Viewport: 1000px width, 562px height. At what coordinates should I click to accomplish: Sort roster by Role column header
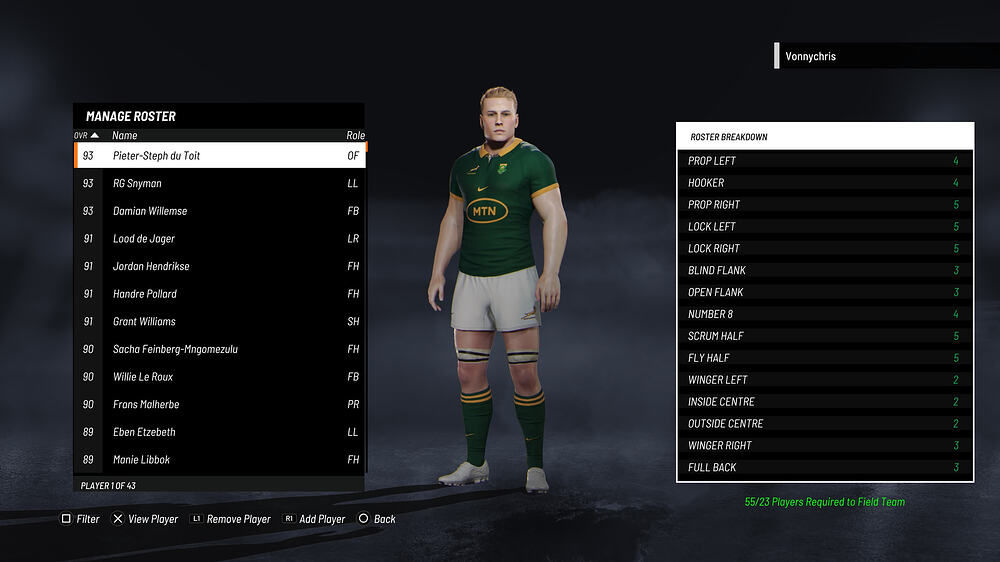(355, 135)
